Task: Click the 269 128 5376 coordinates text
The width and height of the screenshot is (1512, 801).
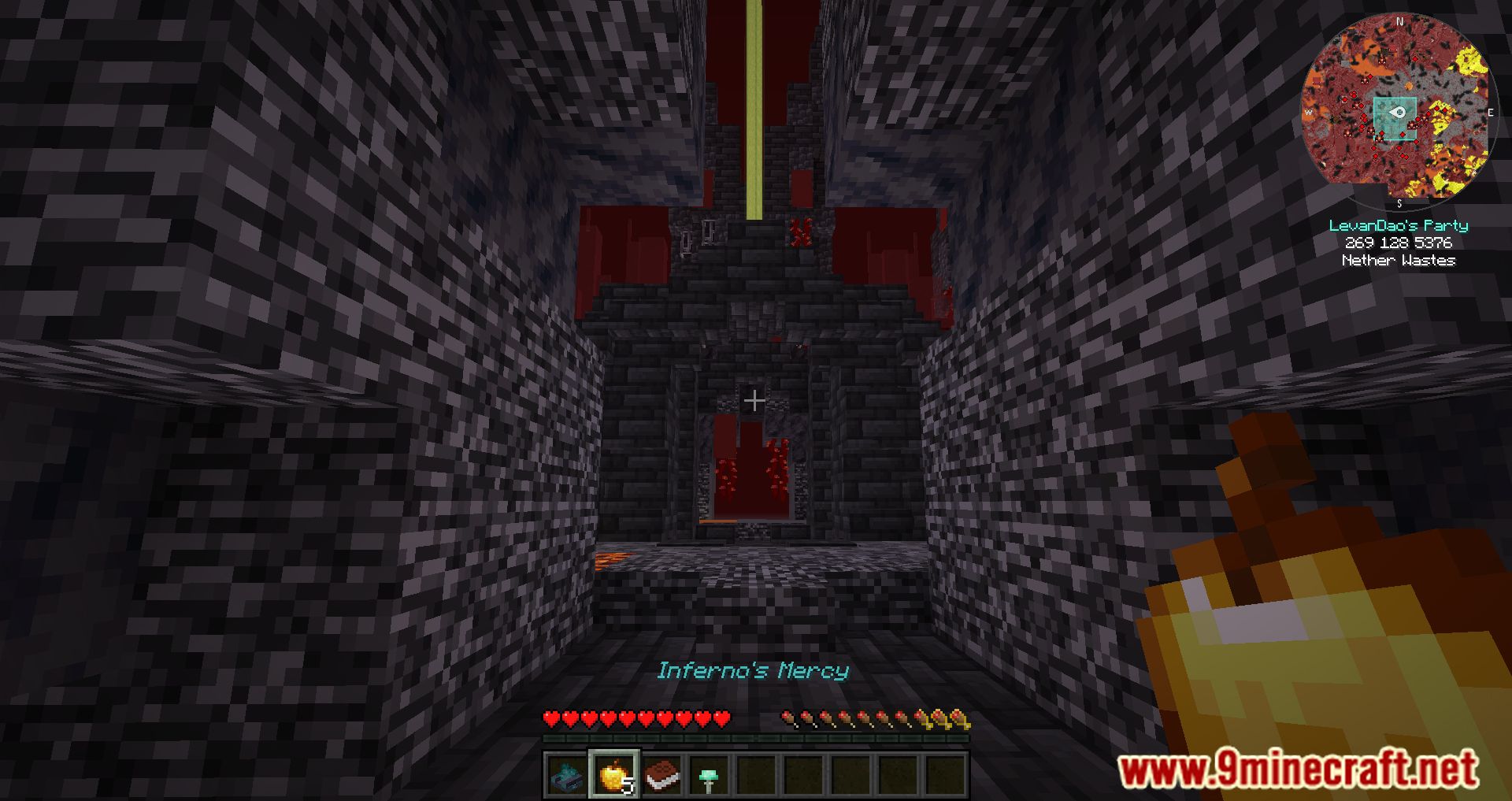Action: [x=1398, y=243]
